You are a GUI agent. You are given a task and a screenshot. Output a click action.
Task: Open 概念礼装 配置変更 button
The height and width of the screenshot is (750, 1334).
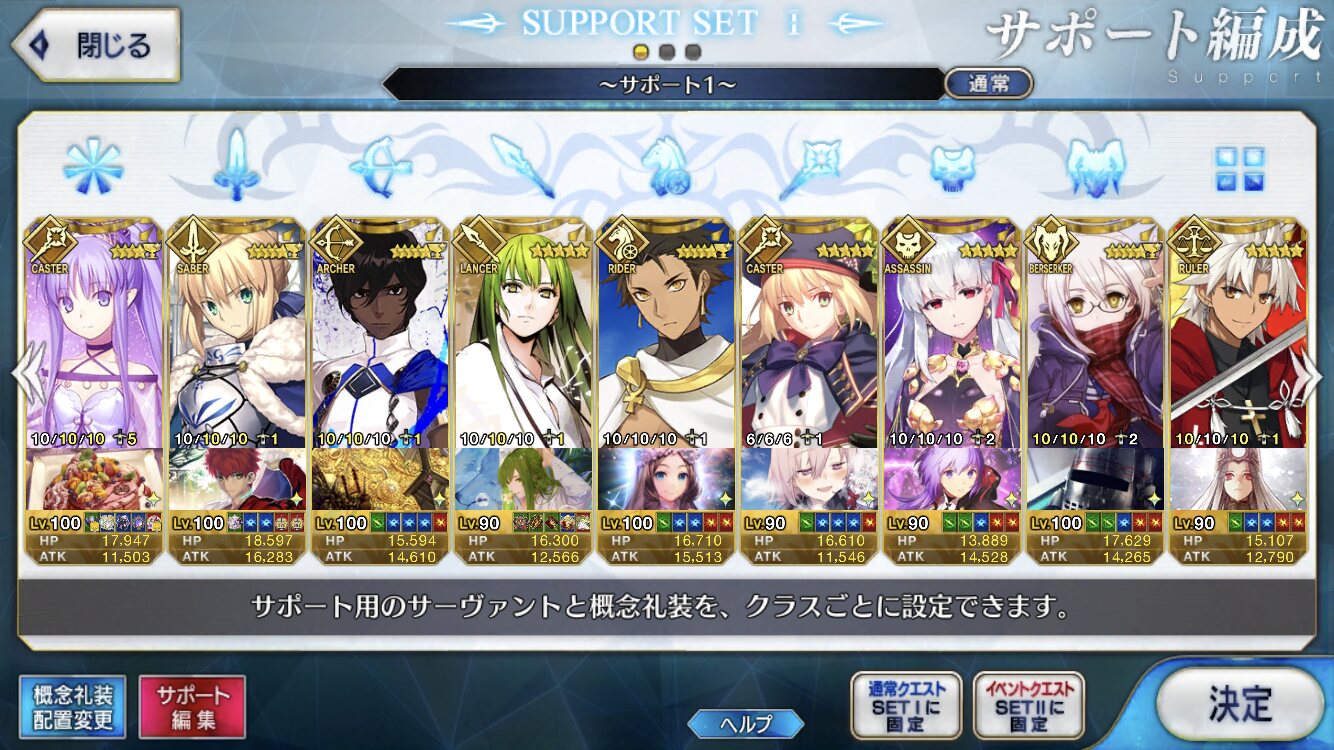click(73, 707)
